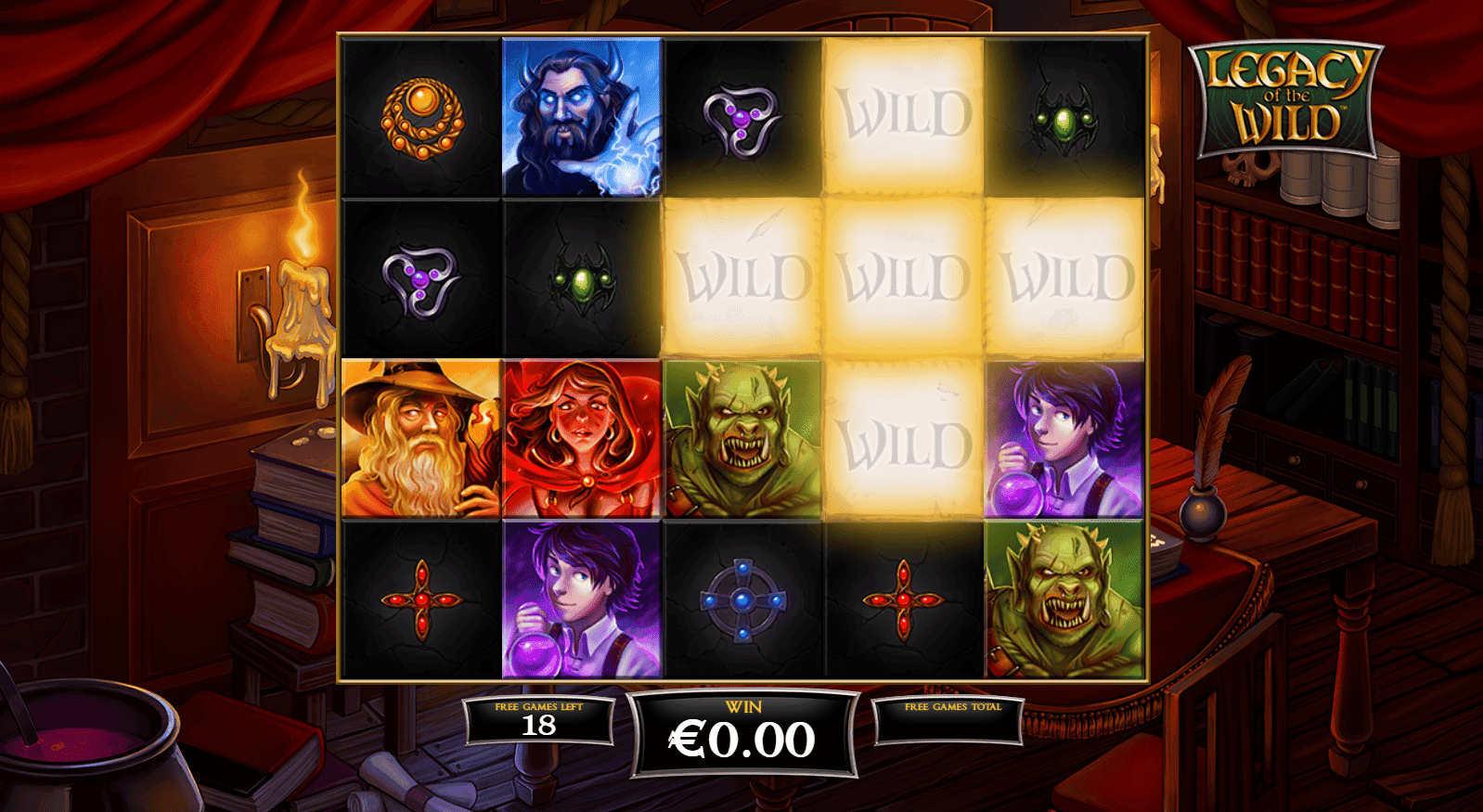The height and width of the screenshot is (812, 1483).
Task: Select the bearded old wizard symbol
Action: (420, 436)
